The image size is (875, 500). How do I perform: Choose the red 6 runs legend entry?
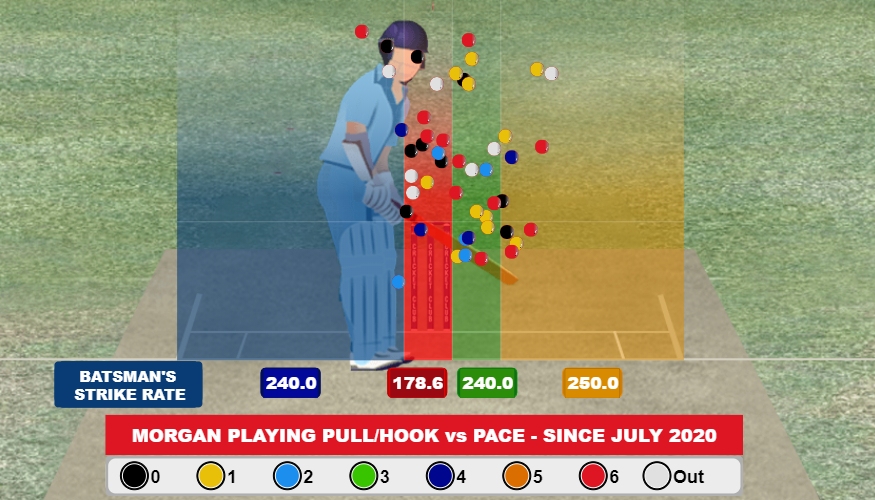595,476
